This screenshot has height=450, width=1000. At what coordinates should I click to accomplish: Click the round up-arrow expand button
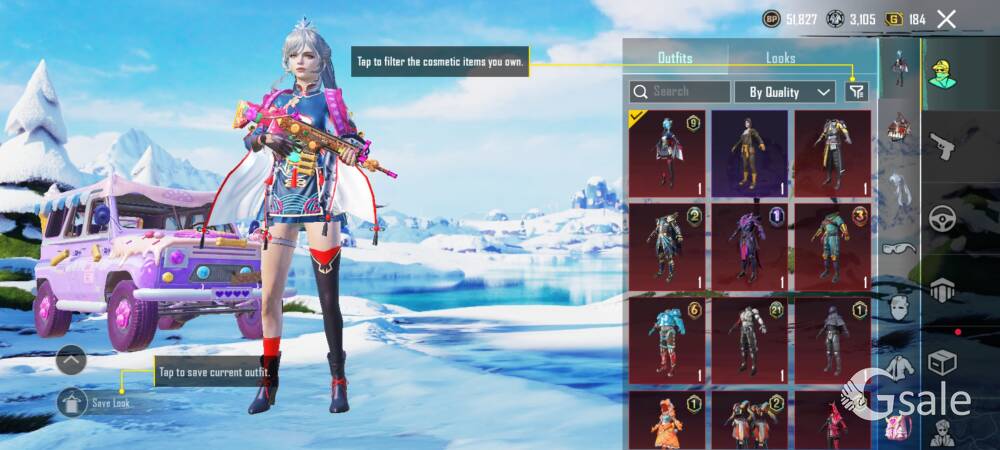point(71,359)
